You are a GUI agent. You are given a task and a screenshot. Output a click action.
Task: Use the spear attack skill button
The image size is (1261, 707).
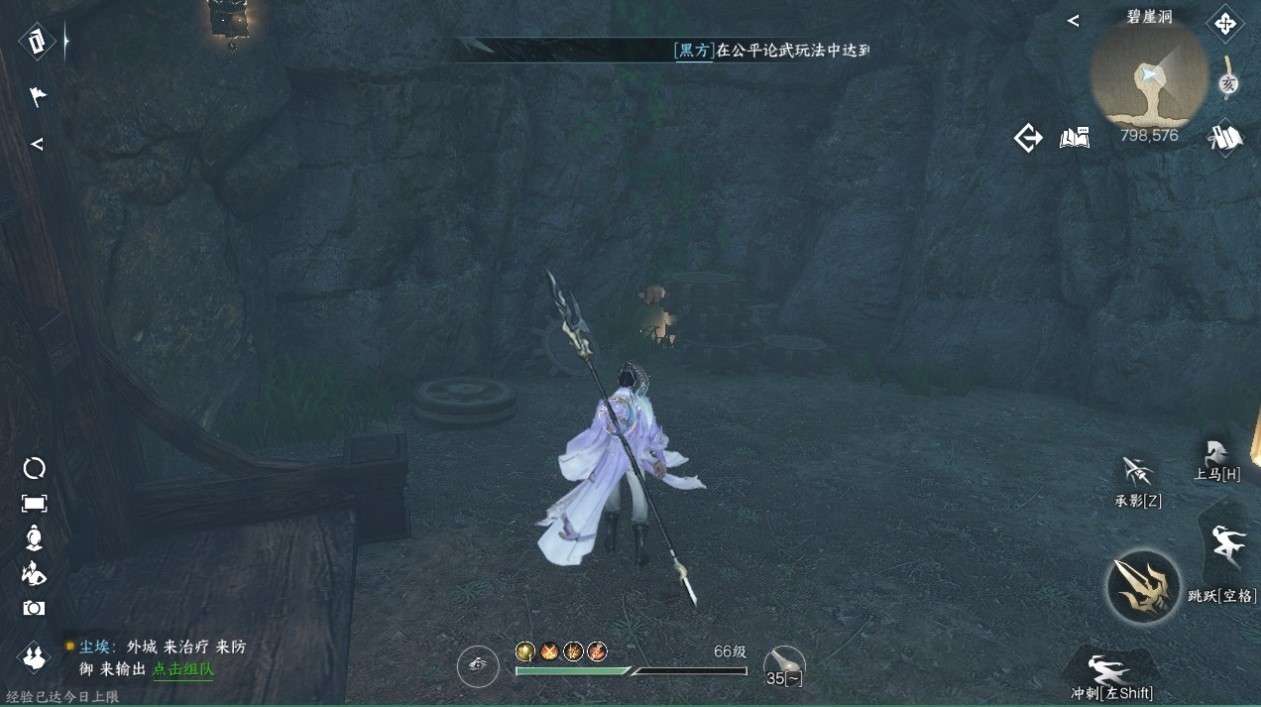(1143, 587)
